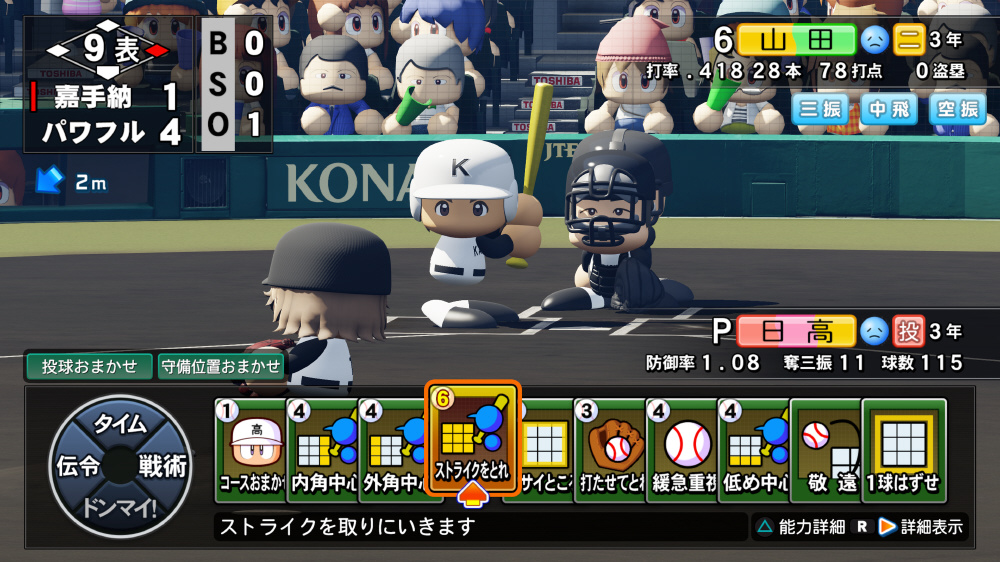Select the 緩急重視 baseball card
Viewport: 1000px width, 562px height.
click(682, 449)
